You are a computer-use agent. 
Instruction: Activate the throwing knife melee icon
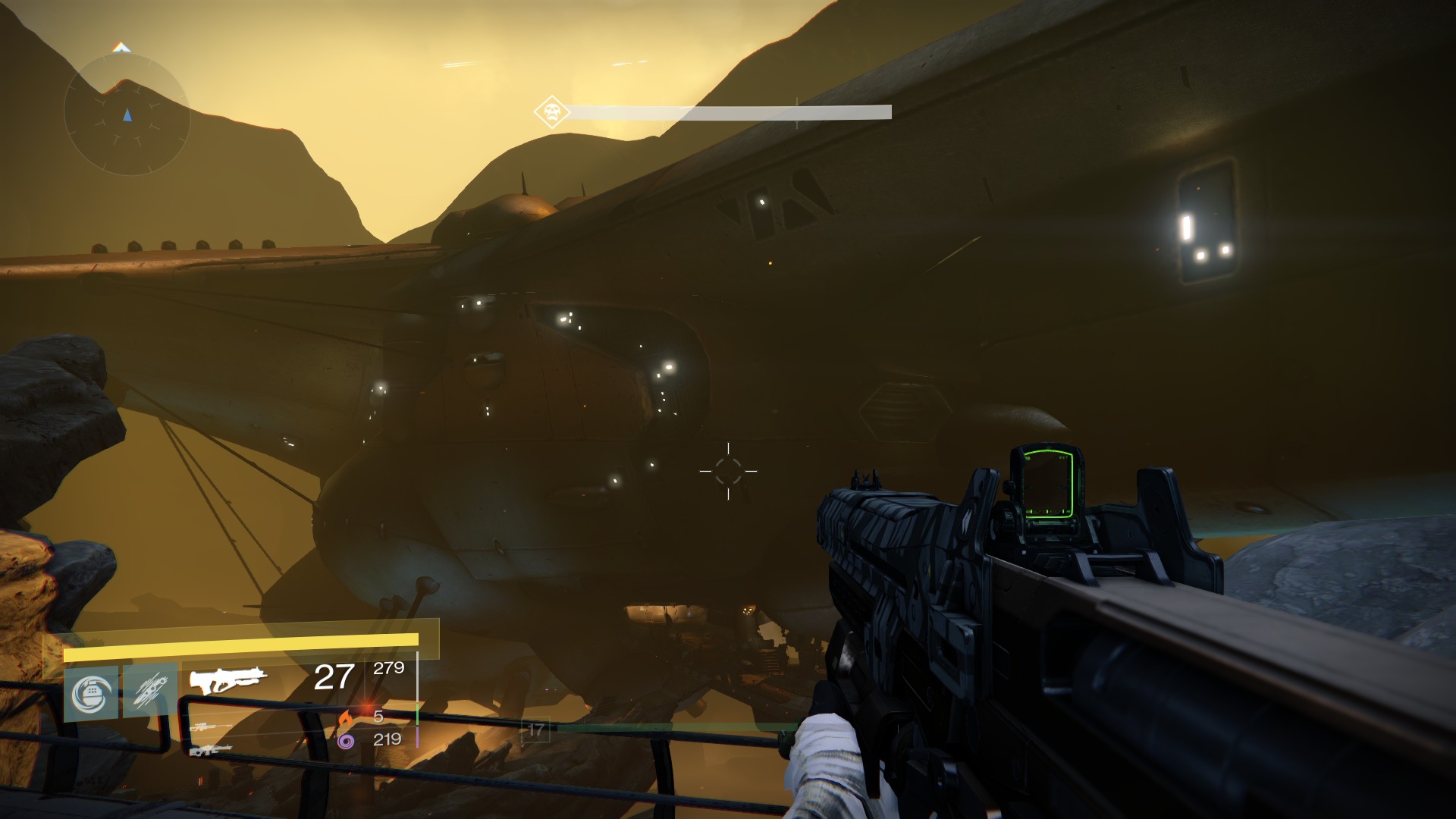coord(150,692)
